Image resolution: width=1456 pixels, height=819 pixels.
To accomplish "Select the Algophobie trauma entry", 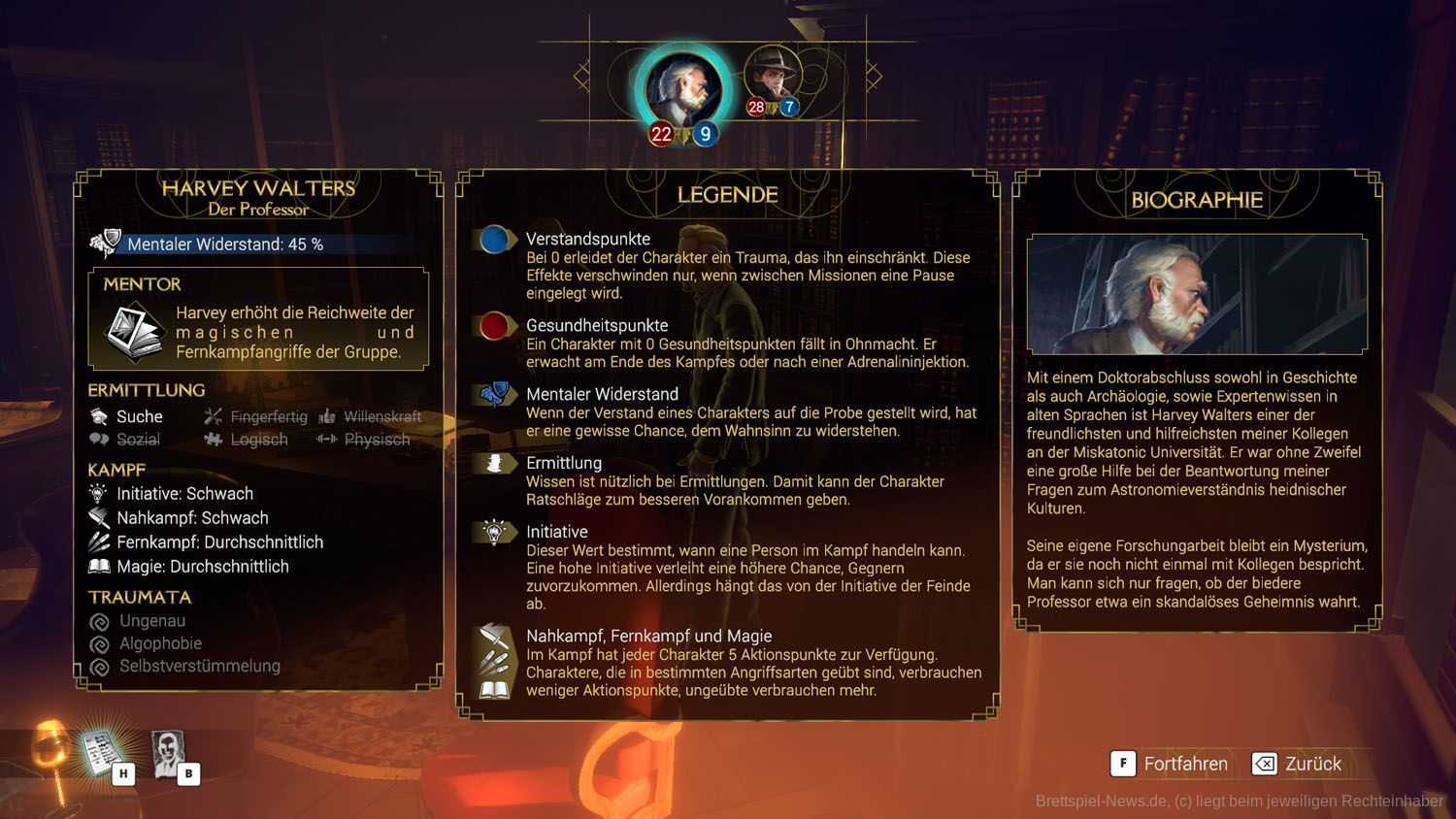I will [160, 643].
